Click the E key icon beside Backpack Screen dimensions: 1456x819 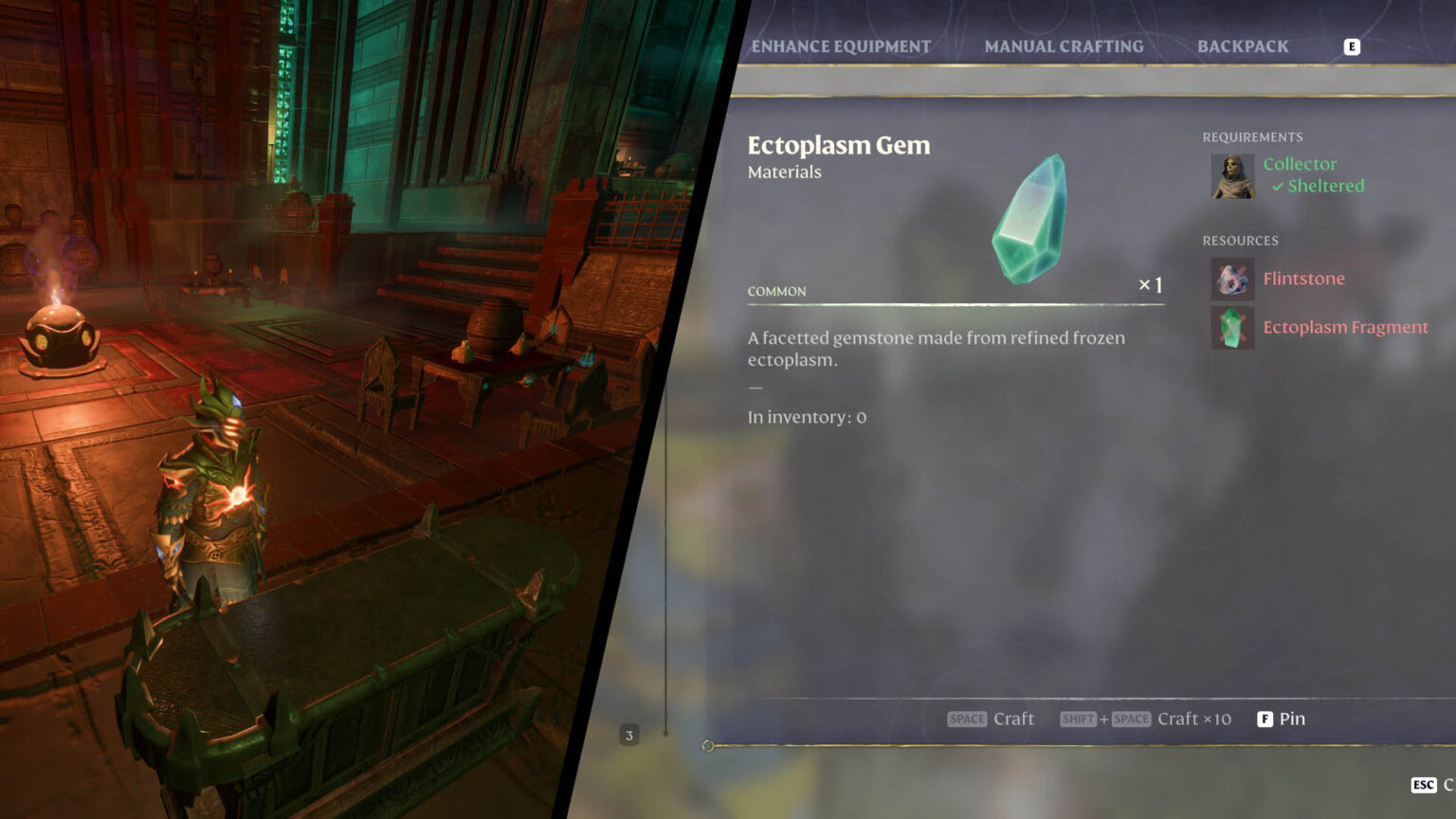pyautogui.click(x=1352, y=45)
